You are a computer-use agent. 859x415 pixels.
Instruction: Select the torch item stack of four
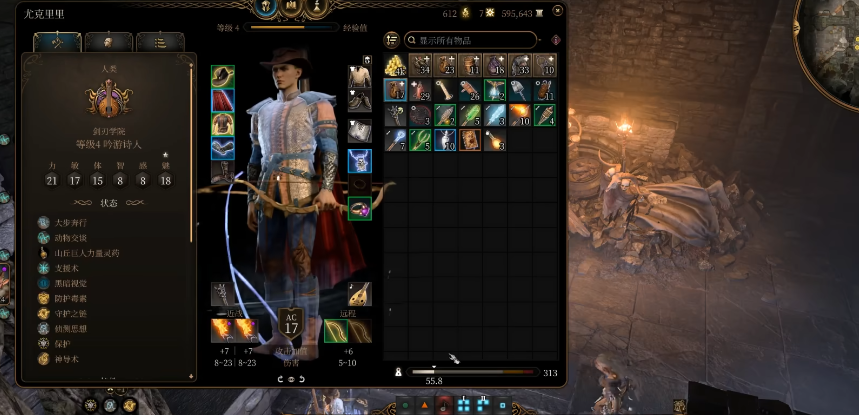coord(545,114)
